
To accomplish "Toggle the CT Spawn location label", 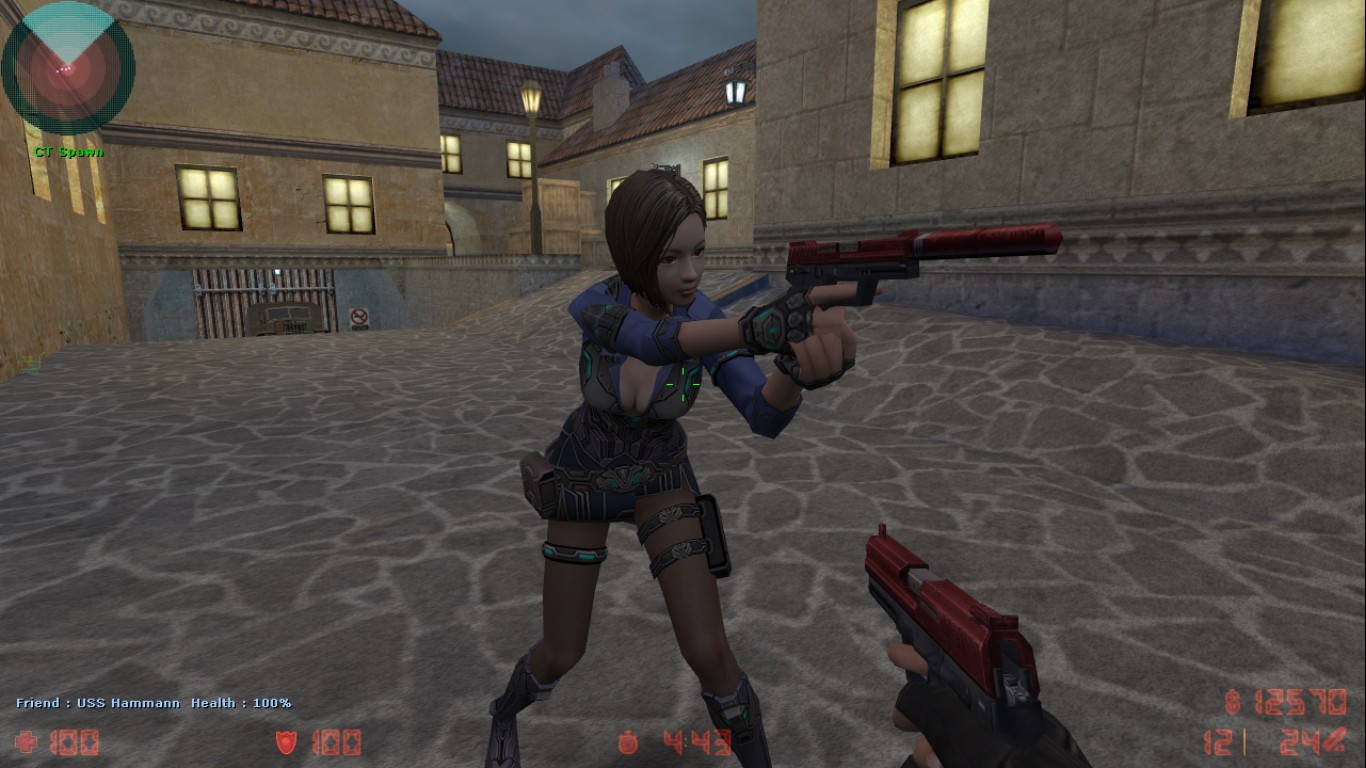I will [69, 152].
